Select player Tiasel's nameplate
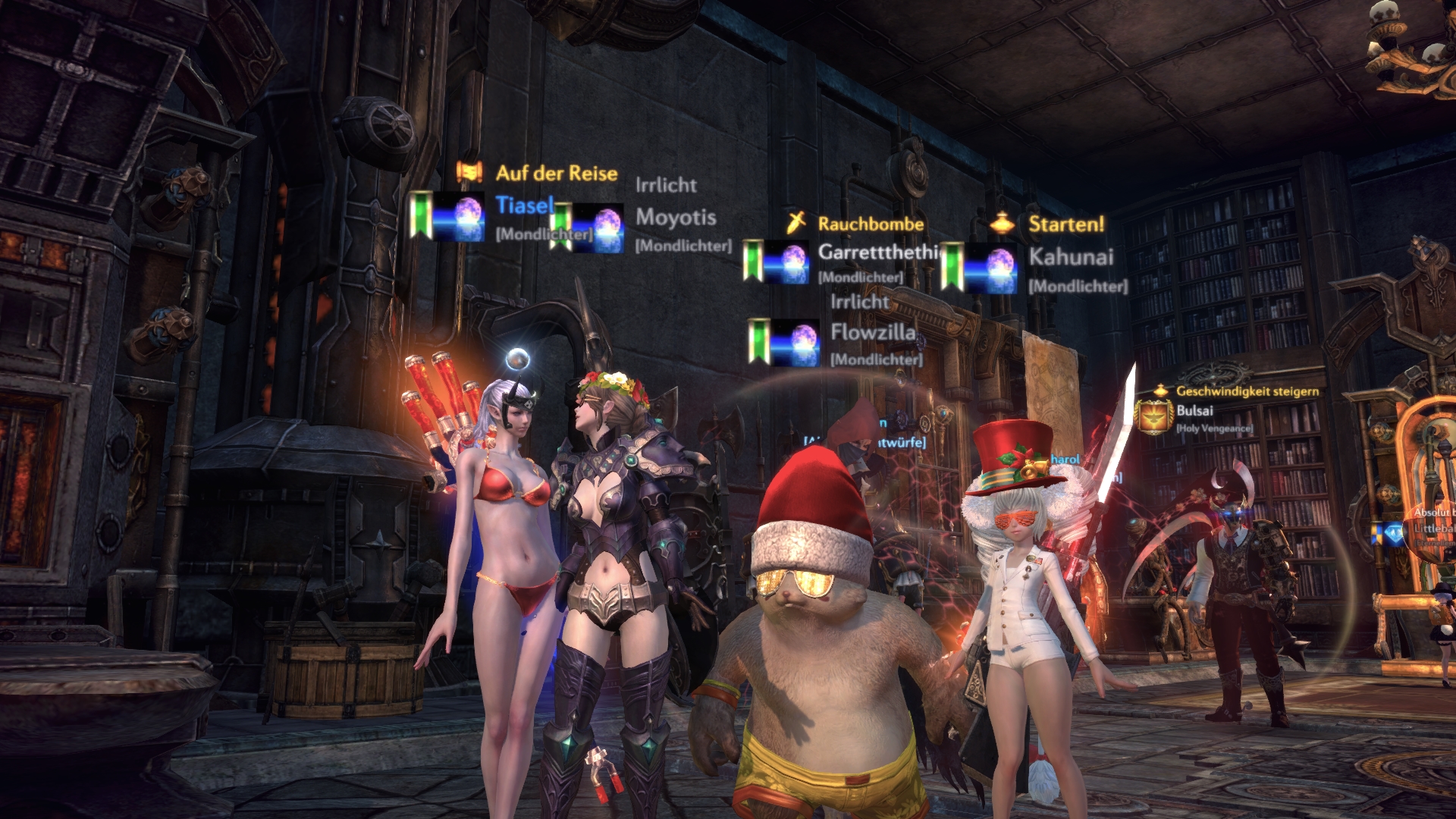The width and height of the screenshot is (1456, 819). click(x=523, y=206)
